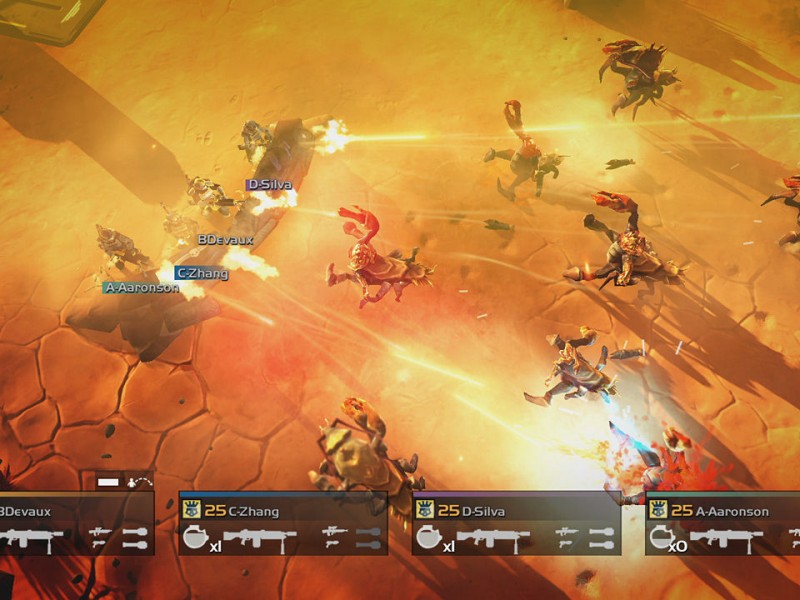Open the D-Silva player panel name
This screenshot has height=600, width=800.
486,511
